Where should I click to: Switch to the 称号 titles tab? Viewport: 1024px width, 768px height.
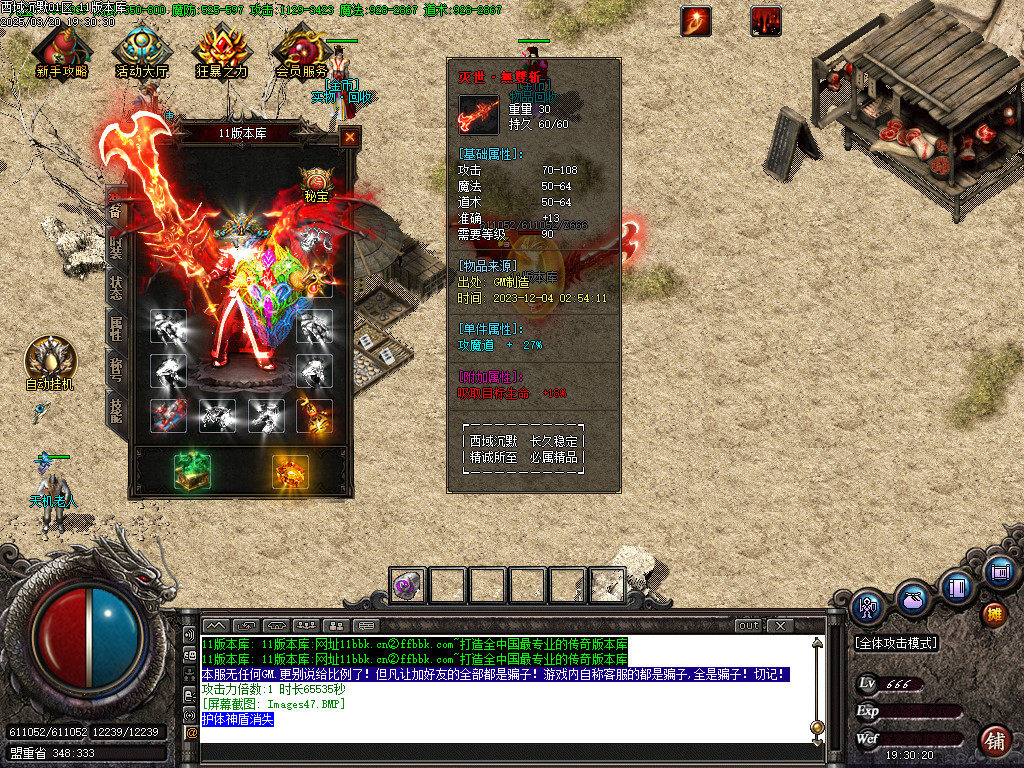coord(116,368)
